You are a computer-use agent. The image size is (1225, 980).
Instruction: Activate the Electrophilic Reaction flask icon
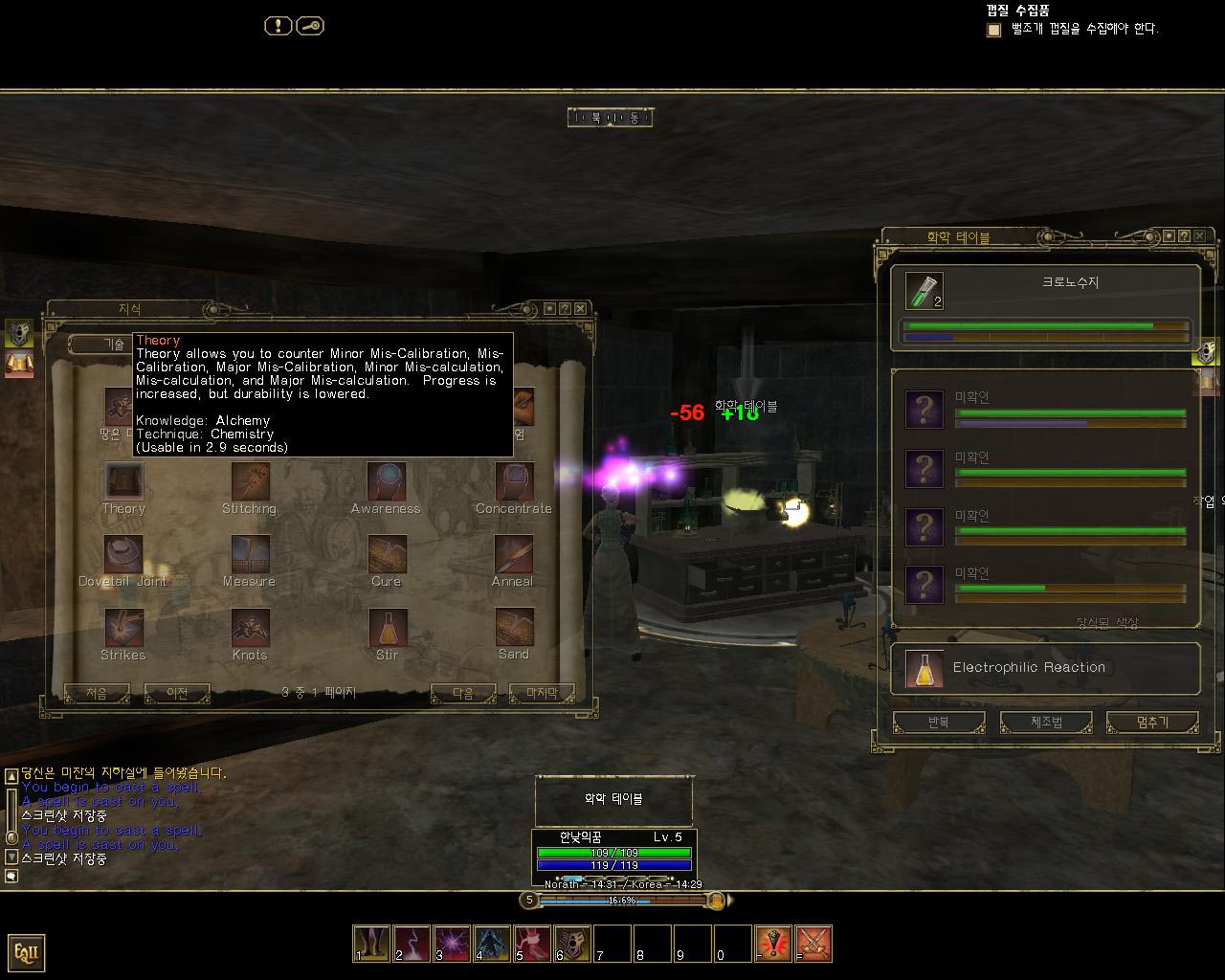[x=924, y=669]
